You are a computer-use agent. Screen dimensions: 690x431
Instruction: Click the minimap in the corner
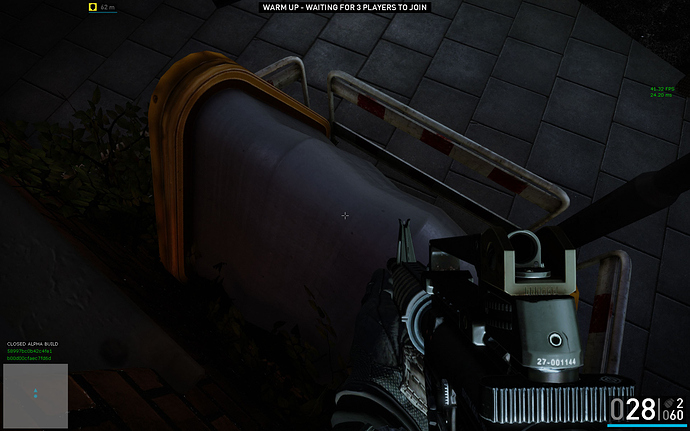pyautogui.click(x=35, y=395)
